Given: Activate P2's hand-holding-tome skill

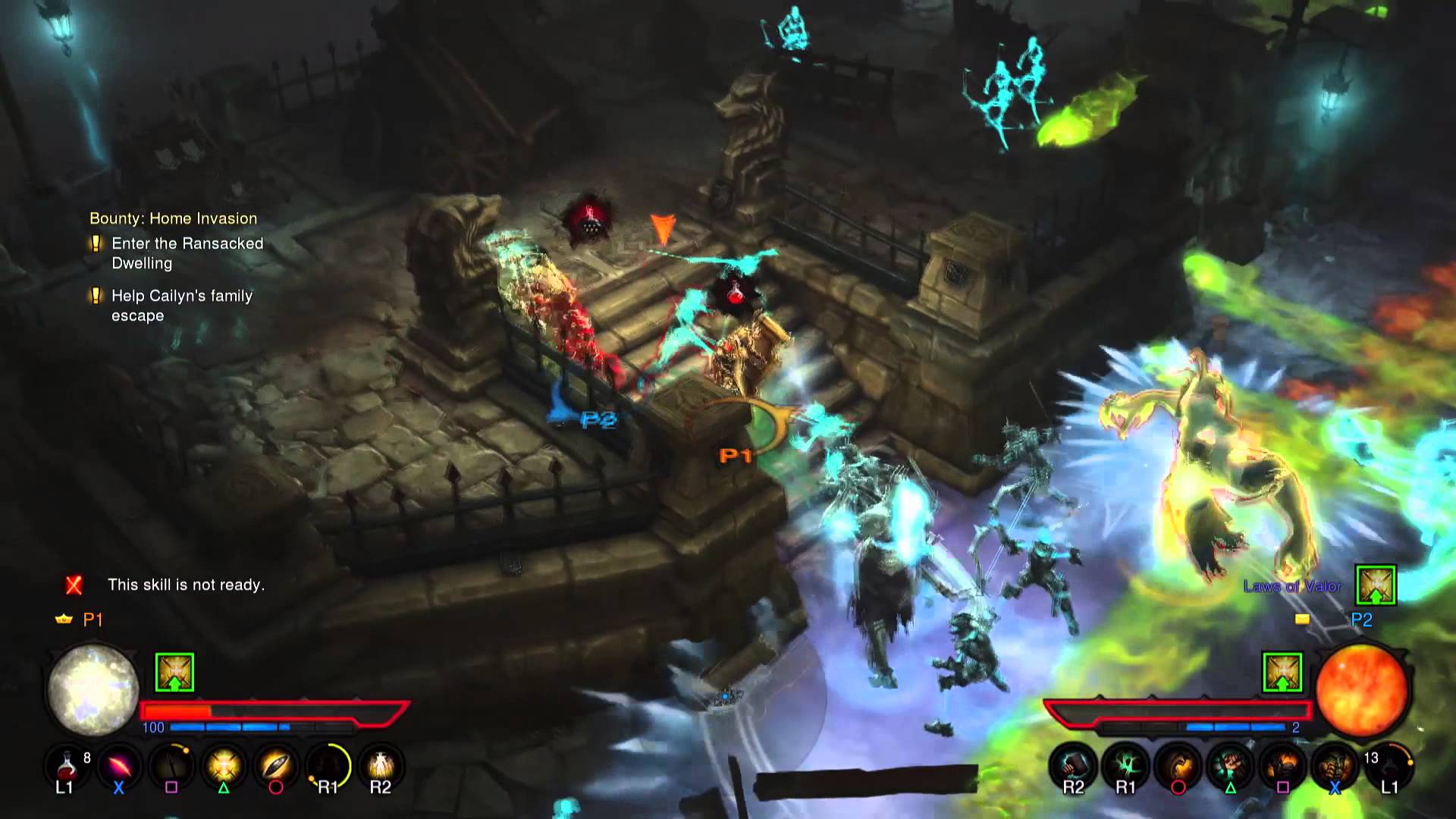Looking at the screenshot, I should click(1073, 764).
